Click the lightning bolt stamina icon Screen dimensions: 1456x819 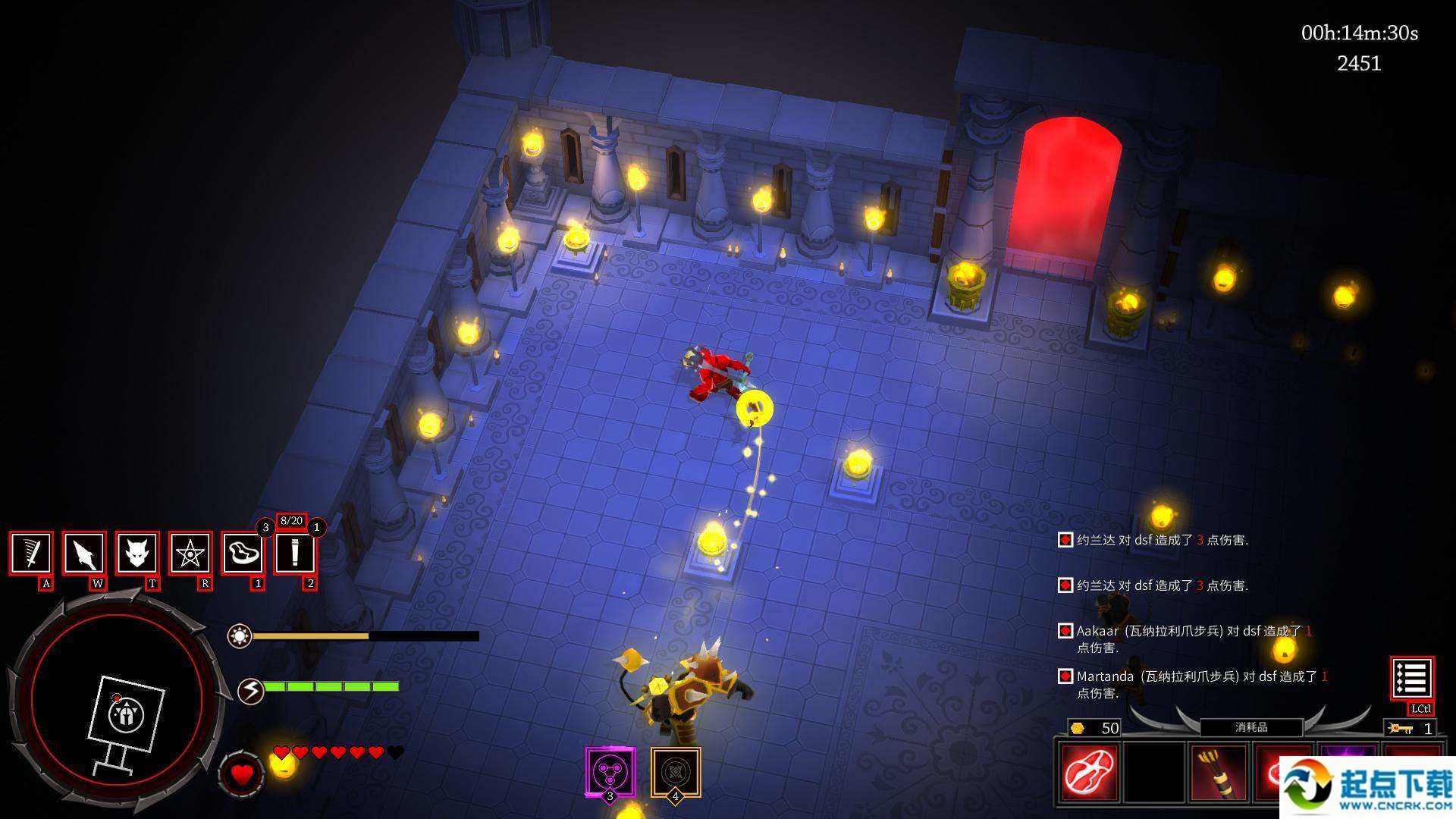click(250, 691)
